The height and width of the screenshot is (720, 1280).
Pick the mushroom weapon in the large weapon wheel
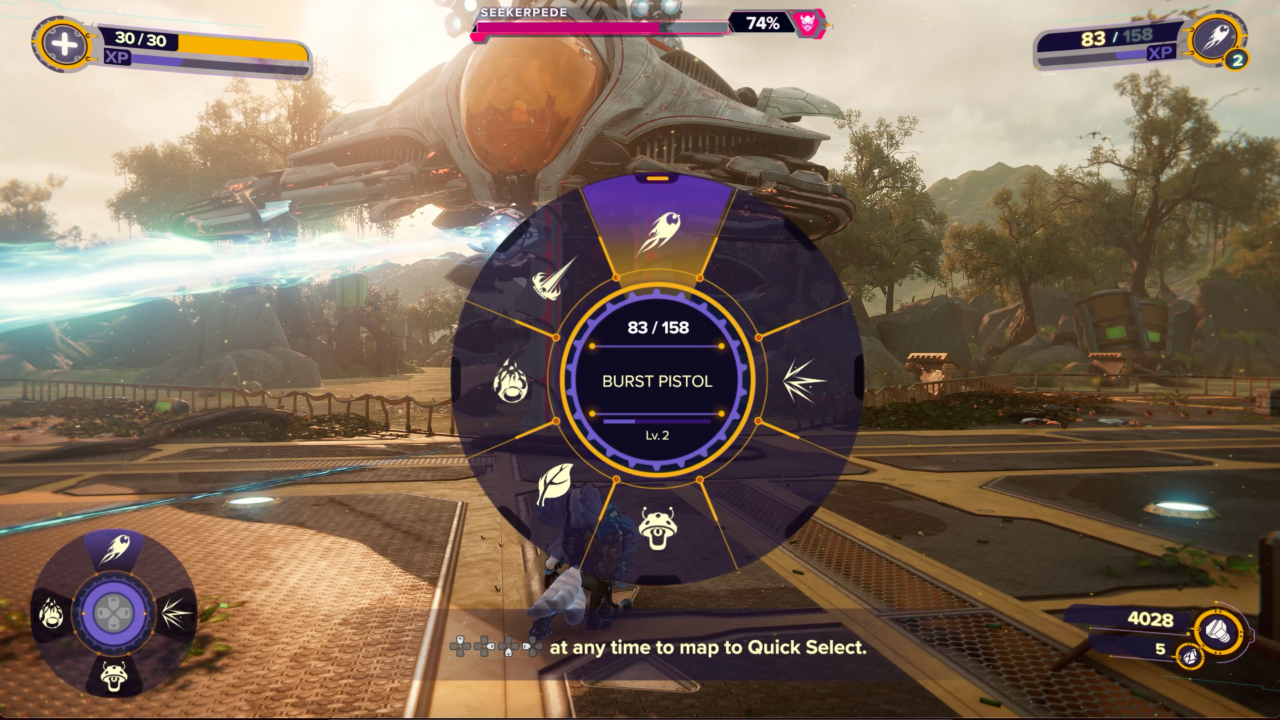(x=657, y=527)
